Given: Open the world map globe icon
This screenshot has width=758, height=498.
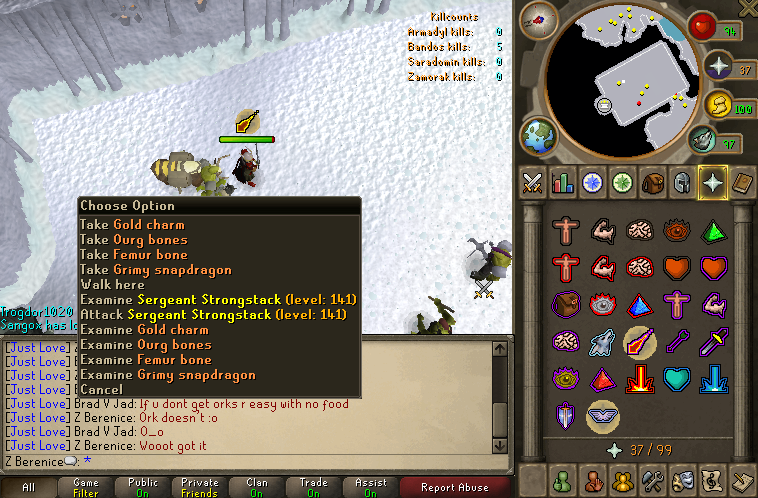Looking at the screenshot, I should (538, 135).
